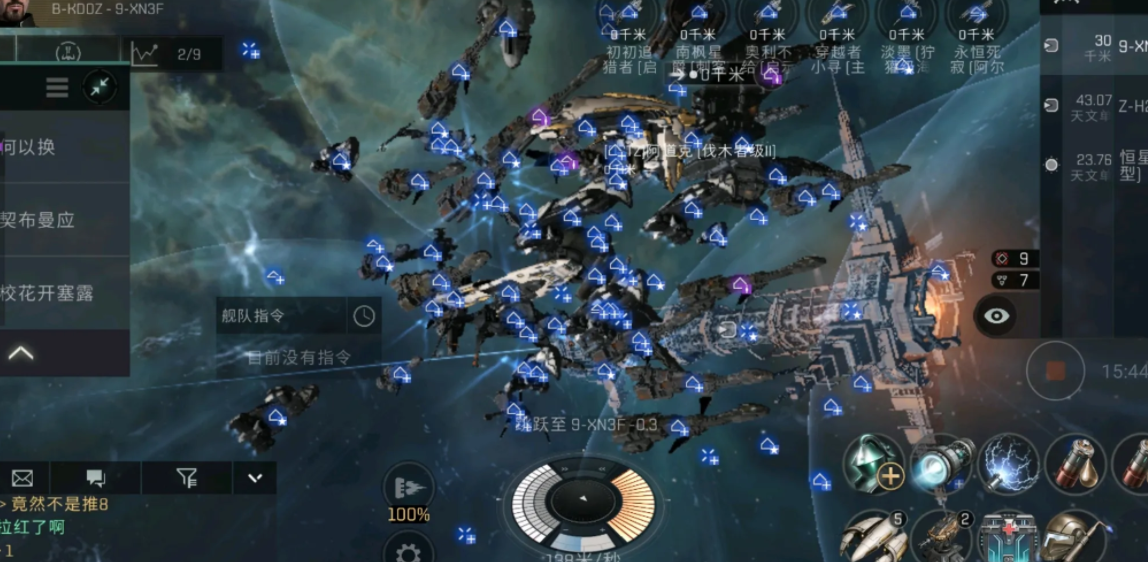Target the ship 永恒死寂 in the target list
This screenshot has height=562, width=1148.
pyautogui.click(x=977, y=38)
